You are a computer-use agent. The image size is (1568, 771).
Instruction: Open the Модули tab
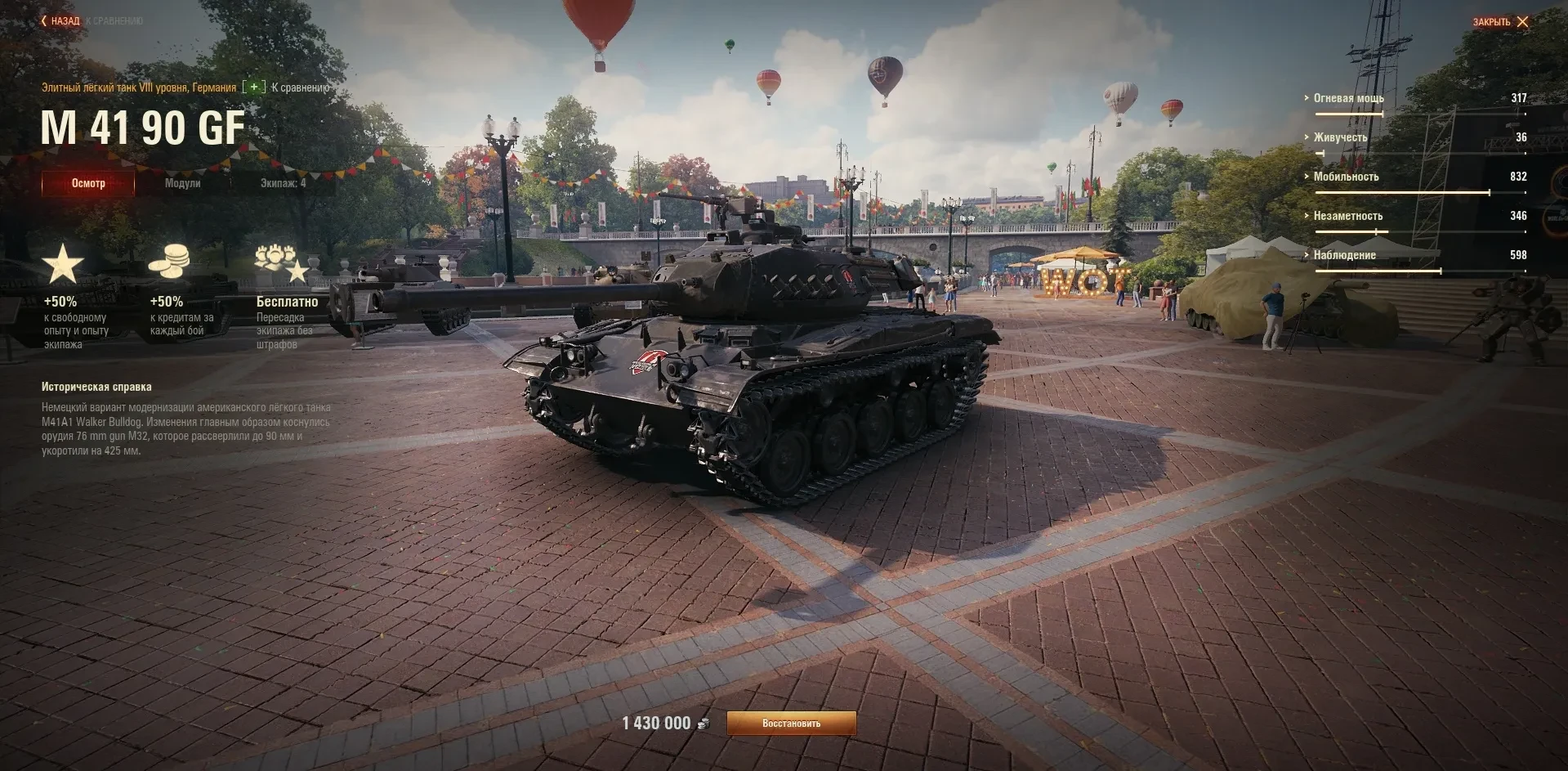tap(182, 183)
